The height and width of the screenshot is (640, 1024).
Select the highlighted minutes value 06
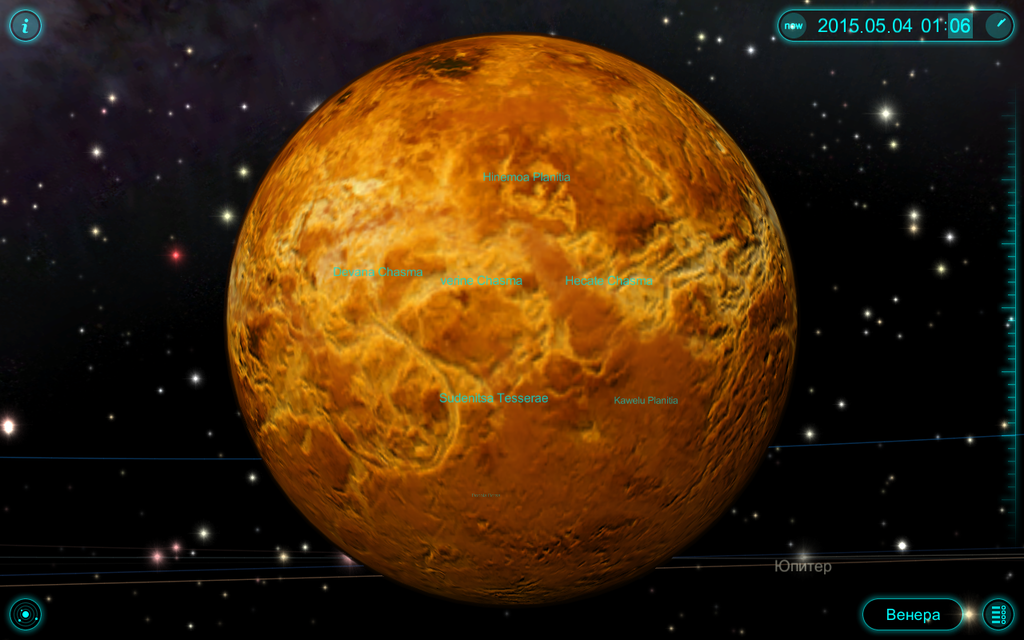pyautogui.click(x=960, y=26)
